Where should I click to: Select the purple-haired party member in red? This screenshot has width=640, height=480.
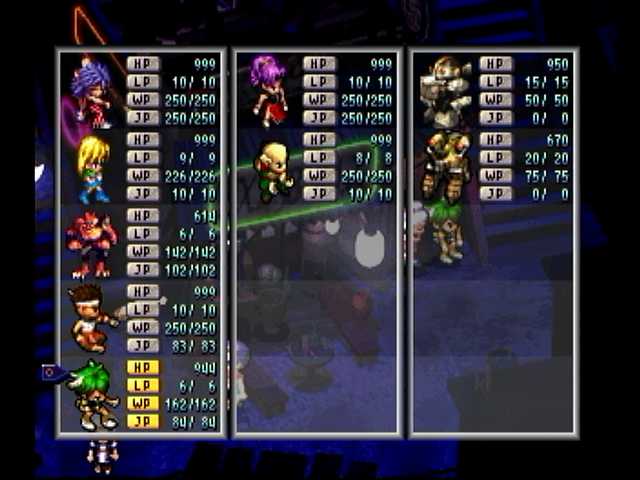(92, 90)
